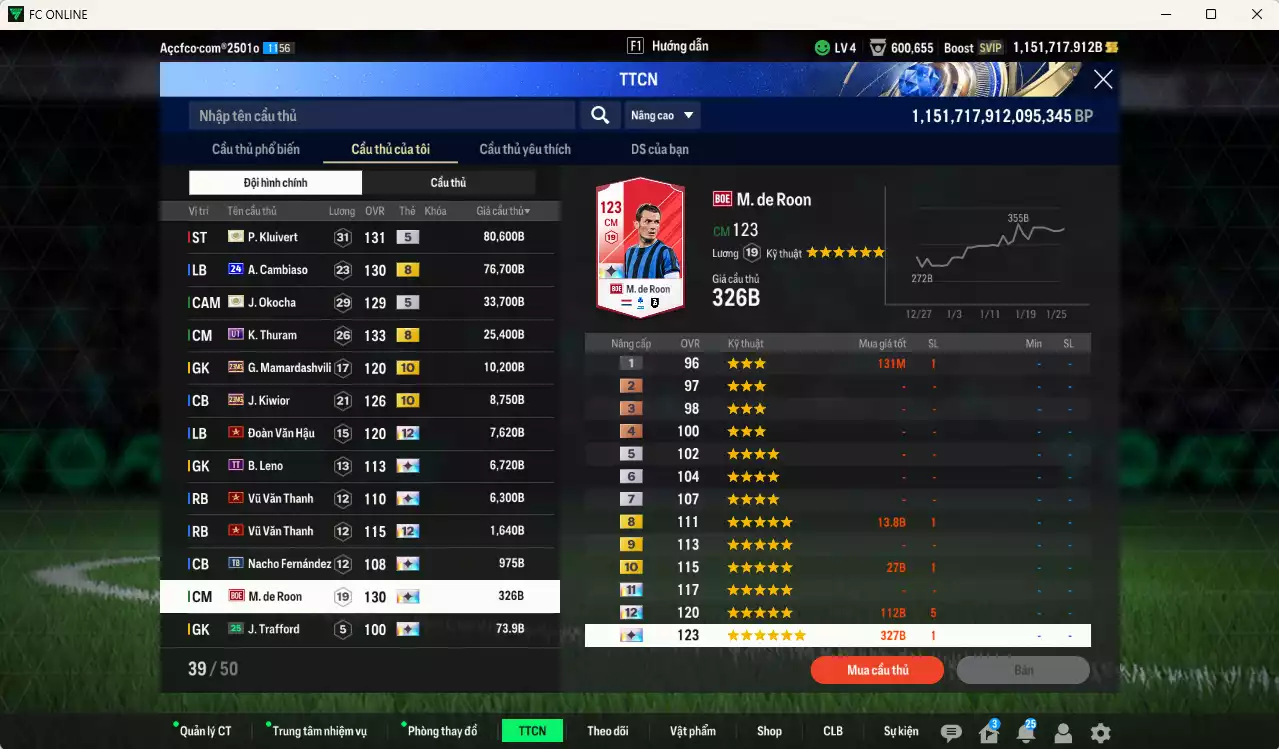The height and width of the screenshot is (749, 1279).
Task: Close the TTCN window with X
Action: tap(1103, 80)
